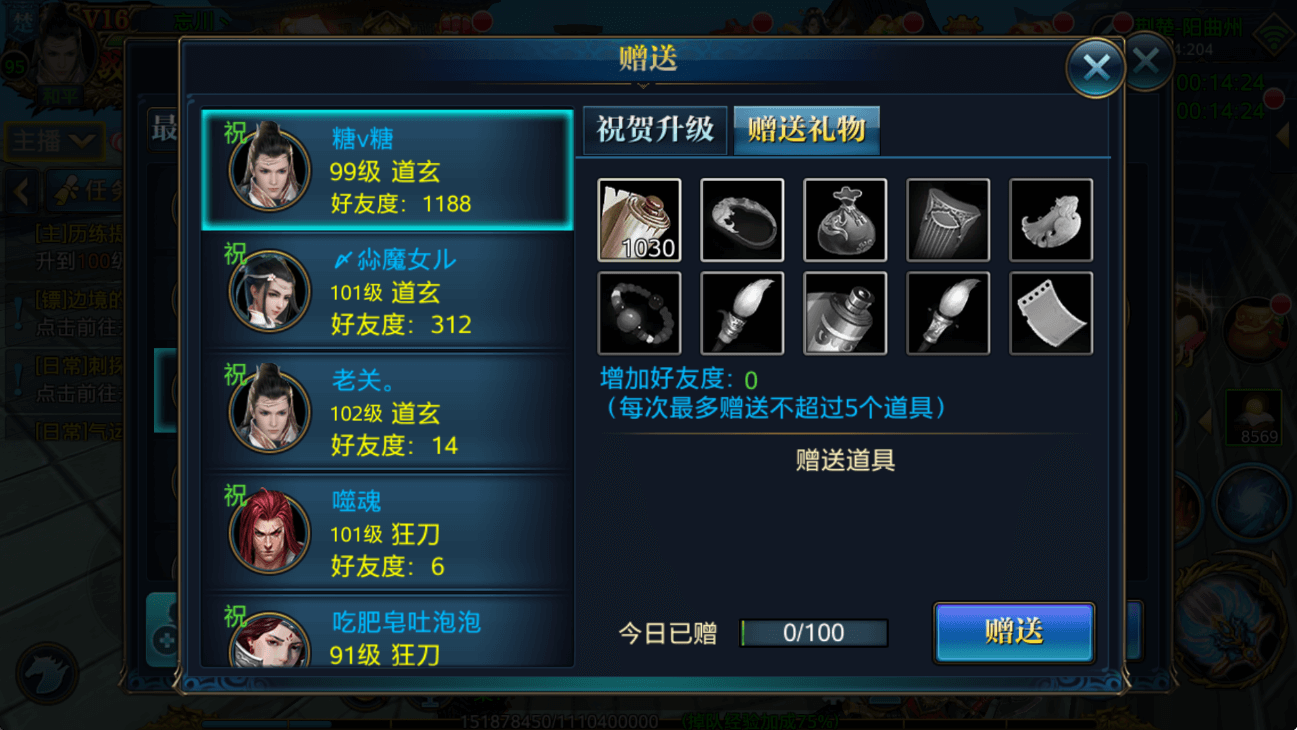Choose the tied pouch gift item
Image resolution: width=1297 pixels, height=730 pixels.
click(x=845, y=220)
